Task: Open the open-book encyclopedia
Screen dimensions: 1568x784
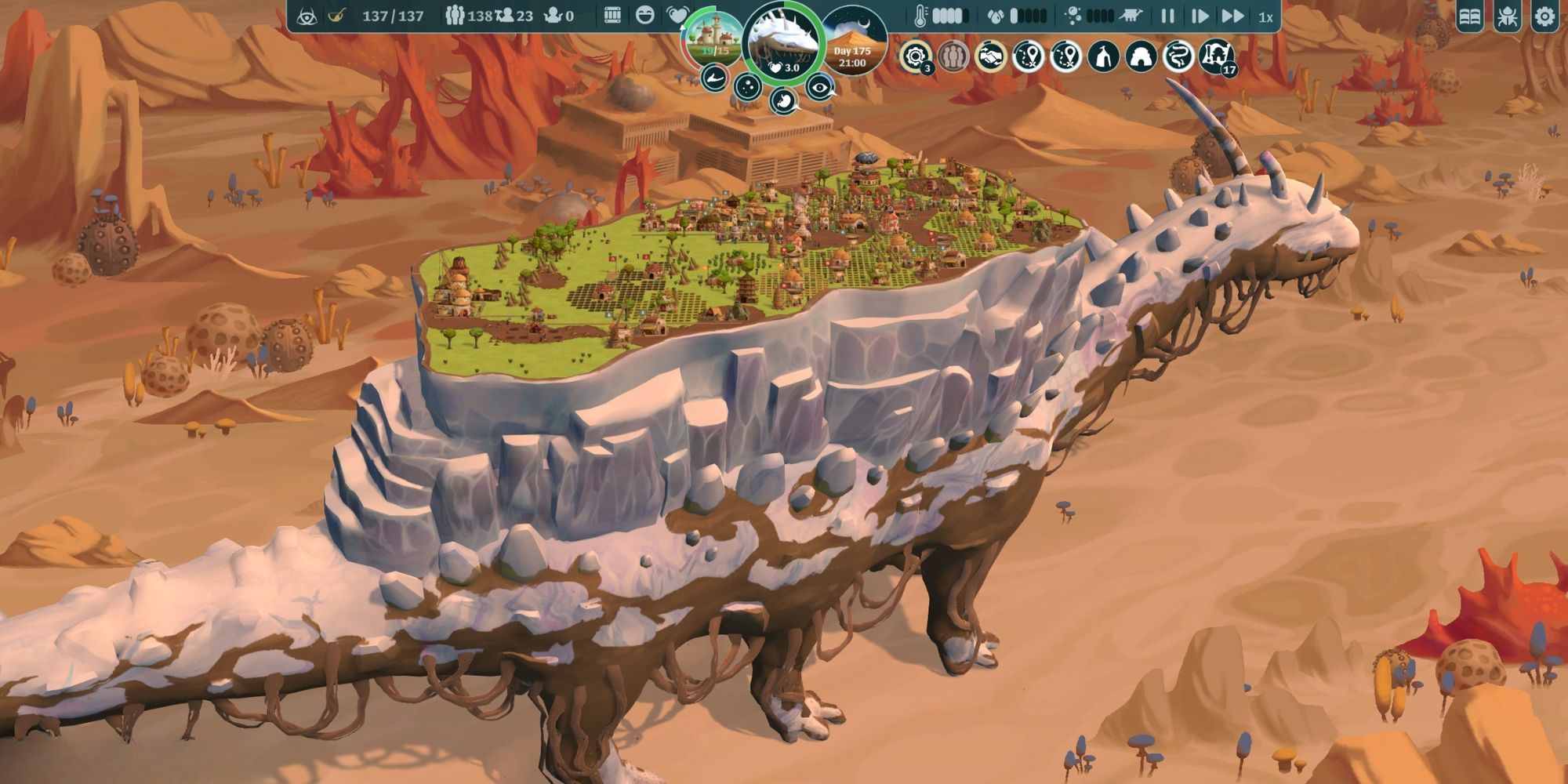Action: [x=1470, y=16]
